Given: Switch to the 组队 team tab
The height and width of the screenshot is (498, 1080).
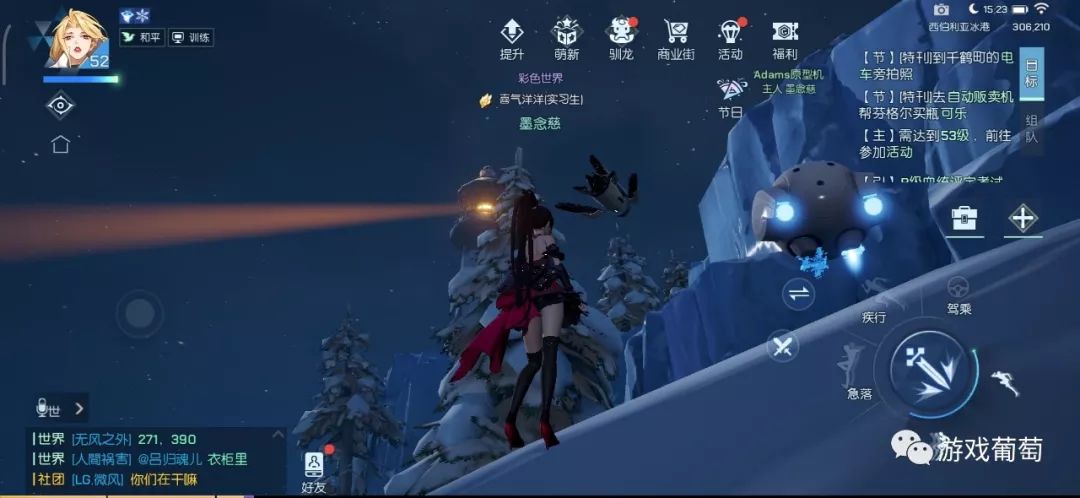Looking at the screenshot, I should [x=1031, y=130].
